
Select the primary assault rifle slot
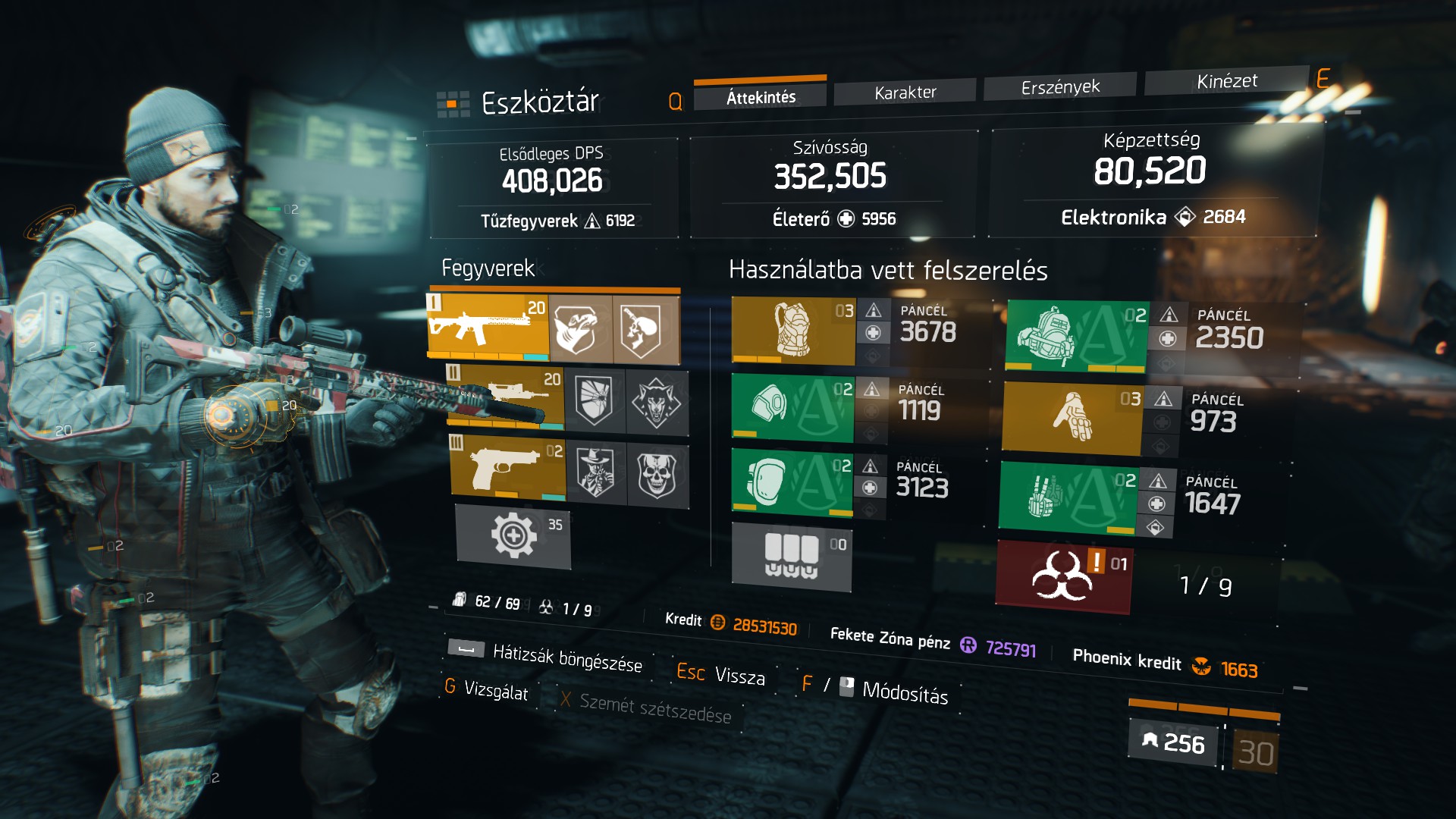click(487, 328)
